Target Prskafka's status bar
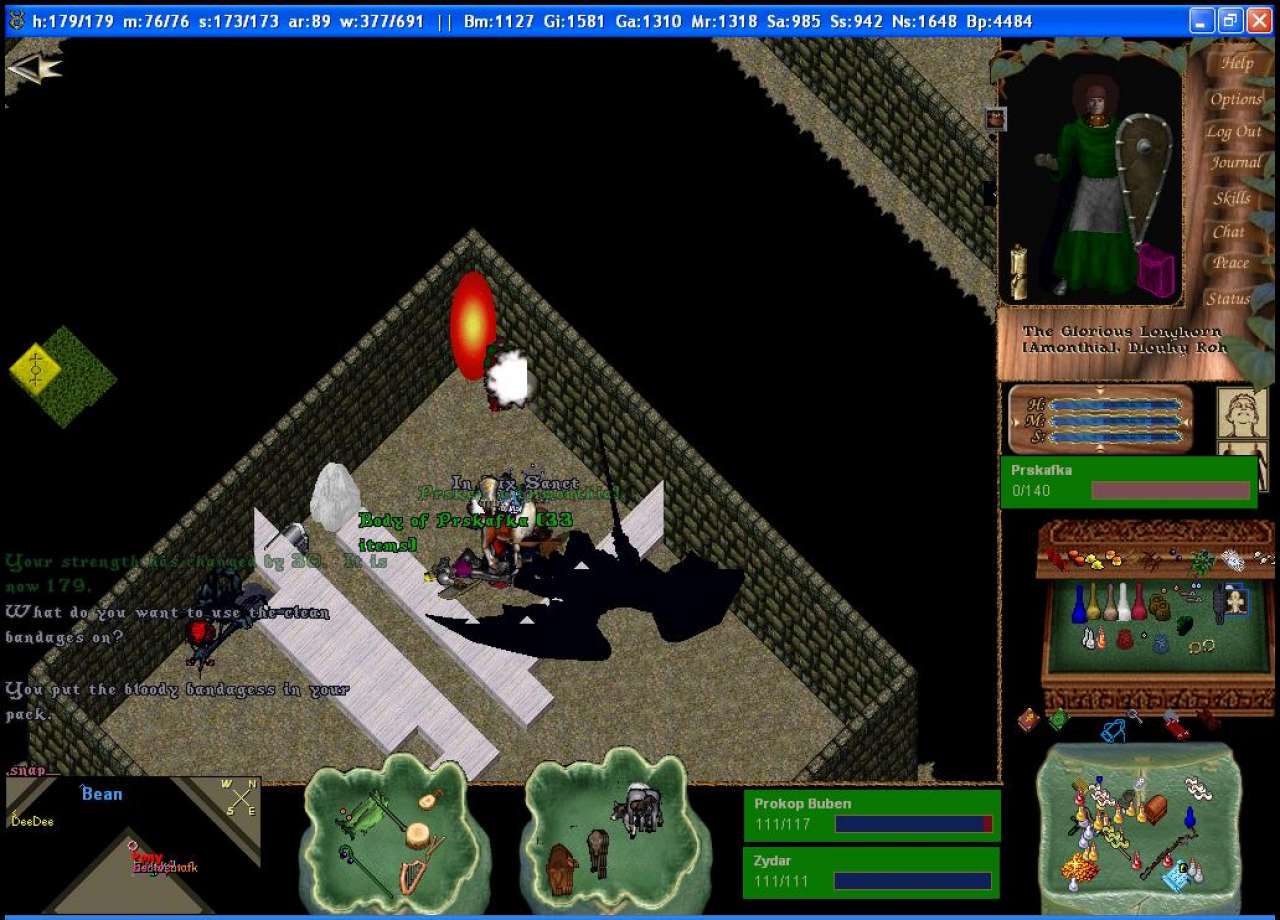 click(x=1128, y=481)
